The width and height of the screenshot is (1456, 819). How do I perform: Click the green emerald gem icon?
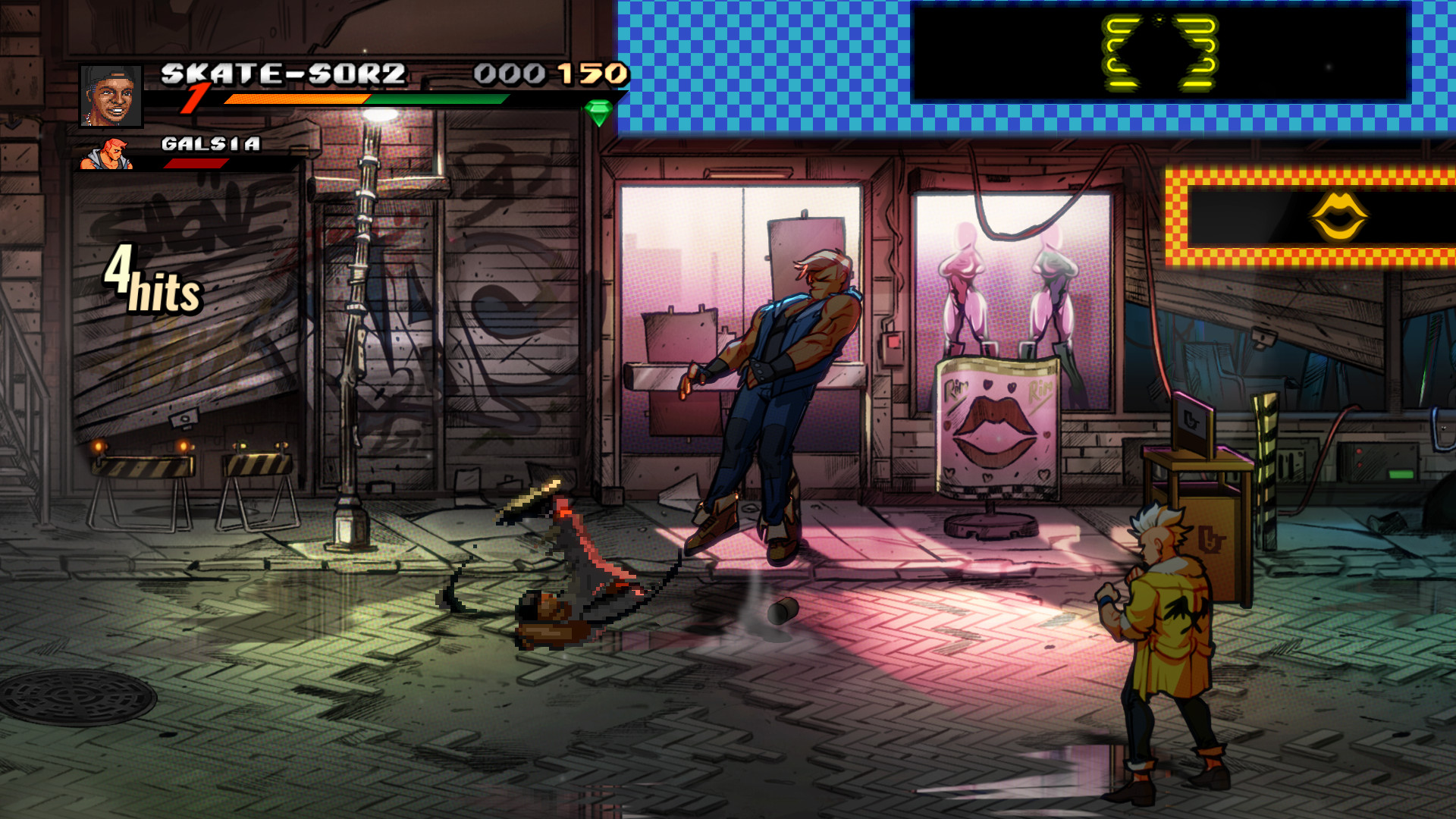point(598,114)
